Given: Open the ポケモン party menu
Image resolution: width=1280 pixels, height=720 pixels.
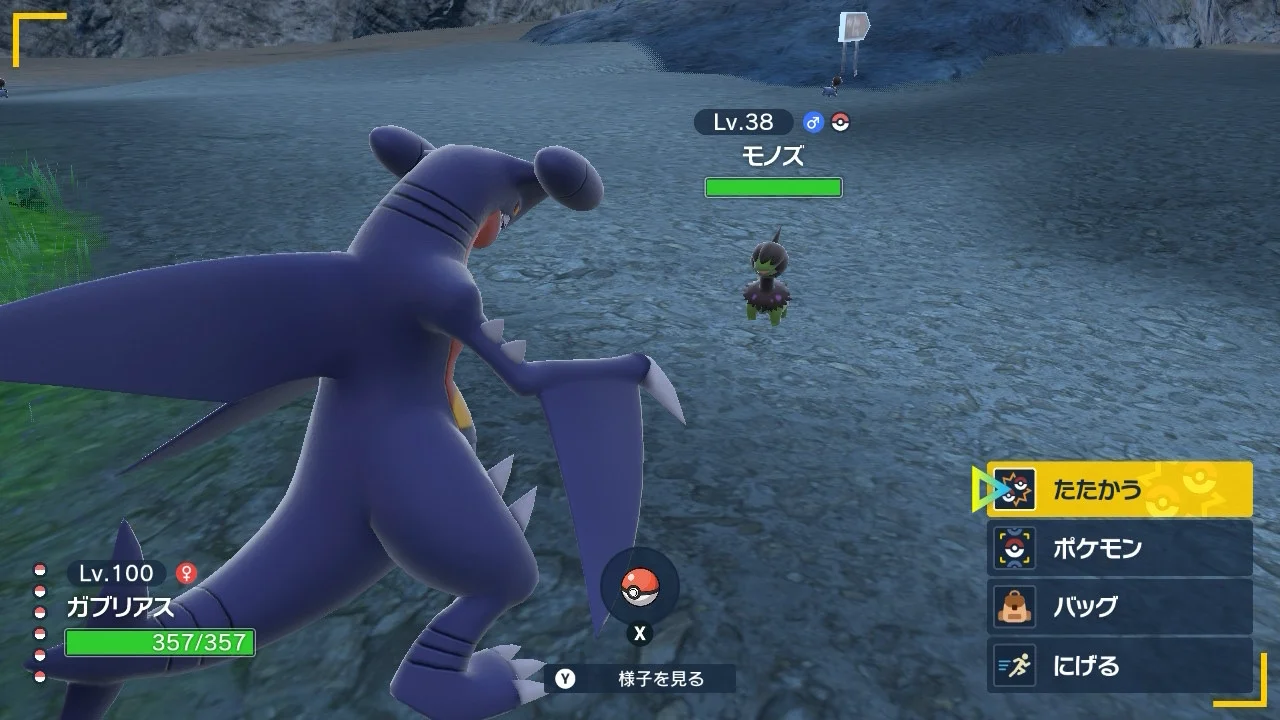Looking at the screenshot, I should tap(1119, 548).
